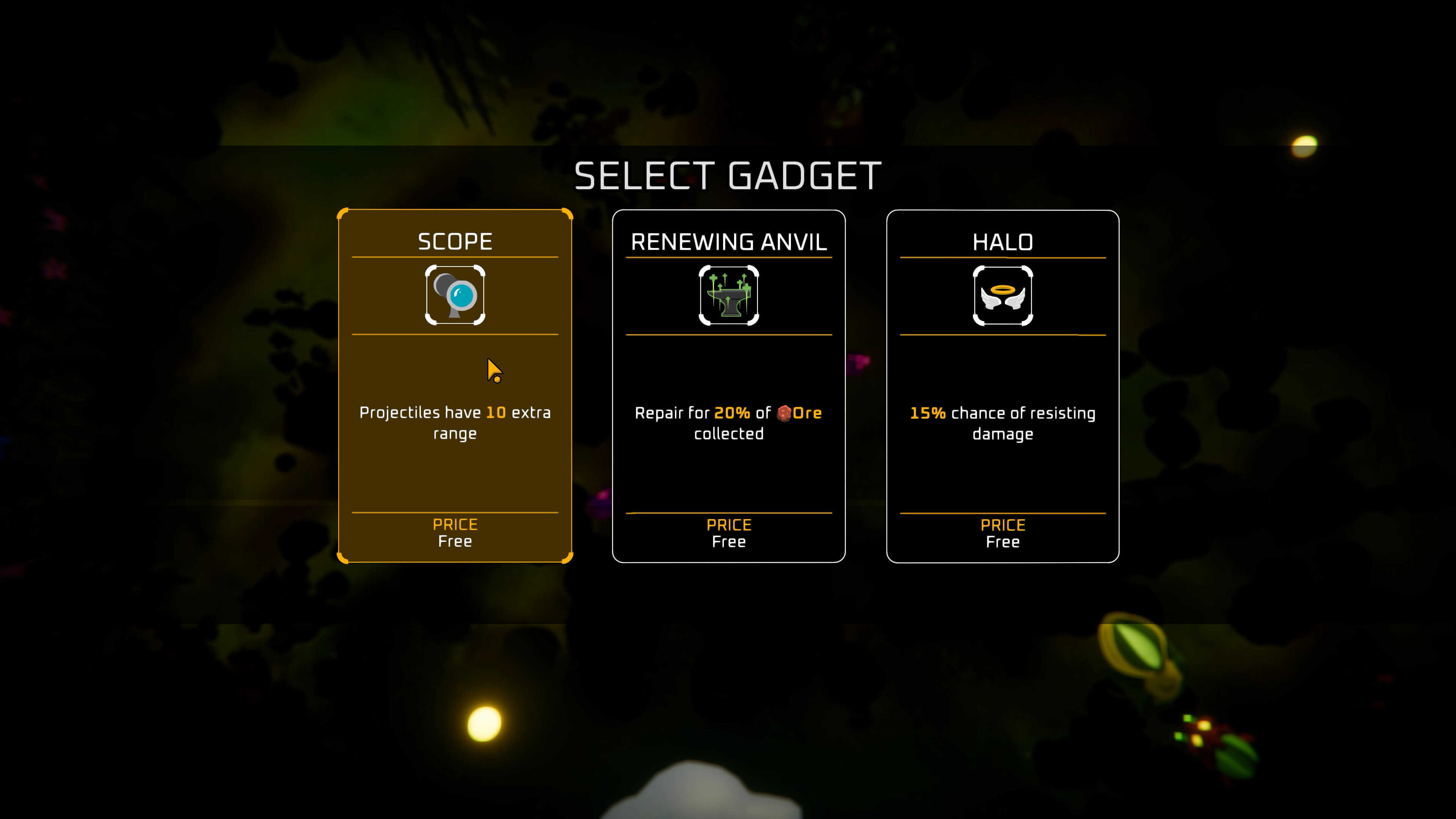Click Free price on the Renewing Anvil card
The image size is (1456, 819).
coord(728,541)
